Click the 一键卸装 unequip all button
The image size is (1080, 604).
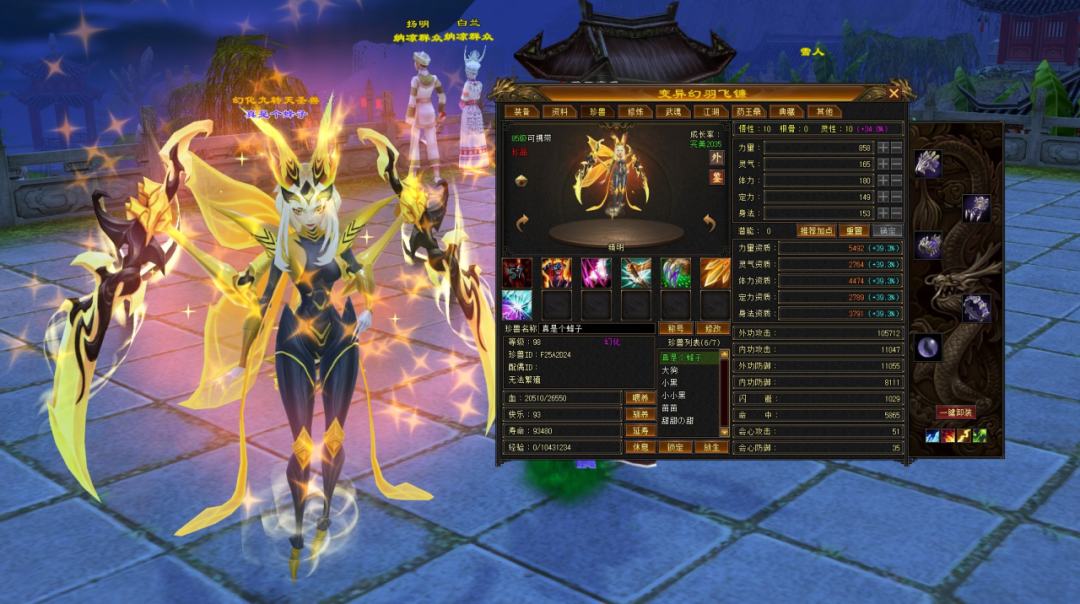(x=955, y=412)
